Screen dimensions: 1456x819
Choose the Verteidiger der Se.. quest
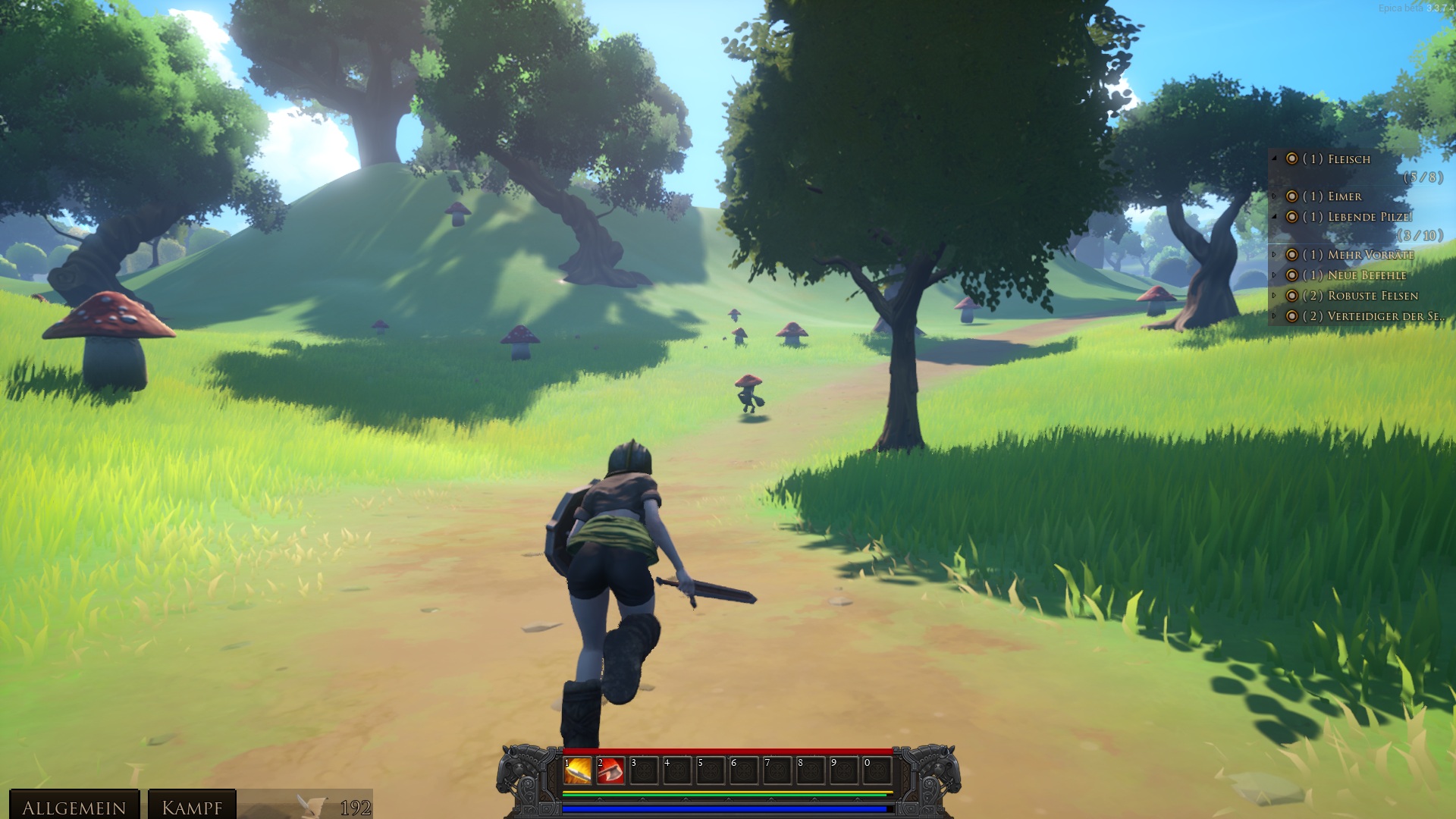click(x=1373, y=316)
